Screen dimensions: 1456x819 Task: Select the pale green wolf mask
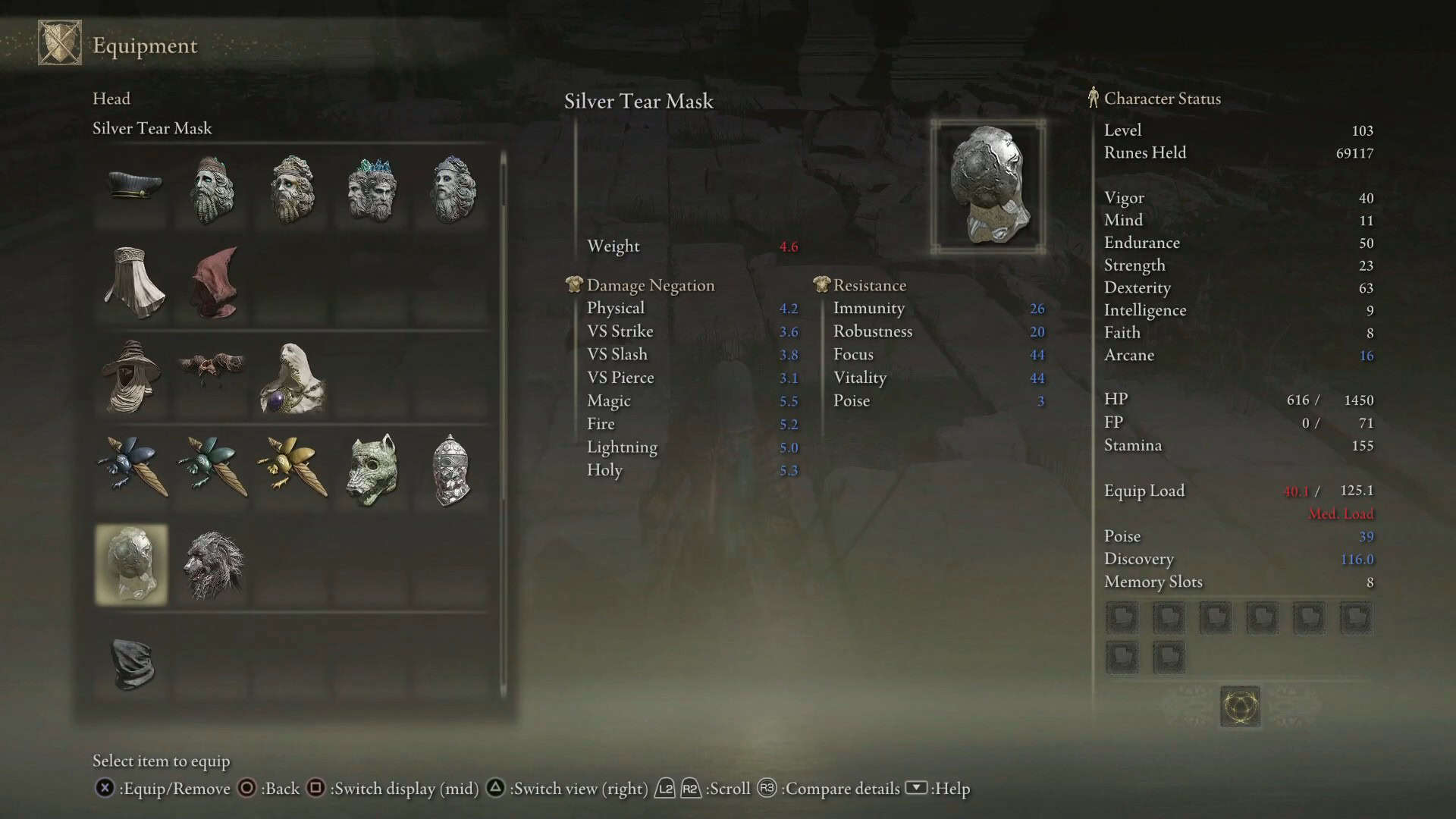372,469
